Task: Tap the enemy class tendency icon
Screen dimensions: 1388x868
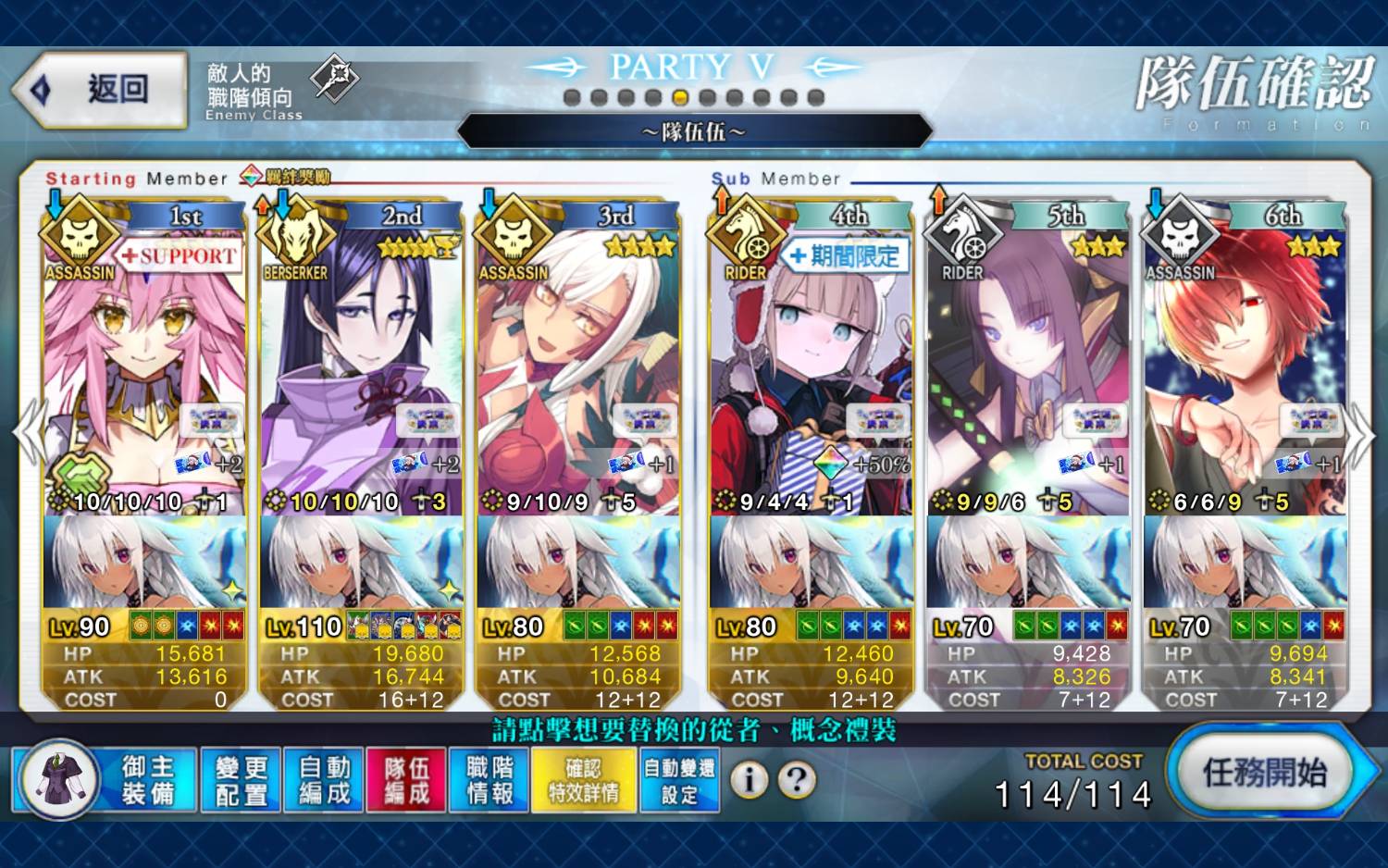Action: click(334, 78)
